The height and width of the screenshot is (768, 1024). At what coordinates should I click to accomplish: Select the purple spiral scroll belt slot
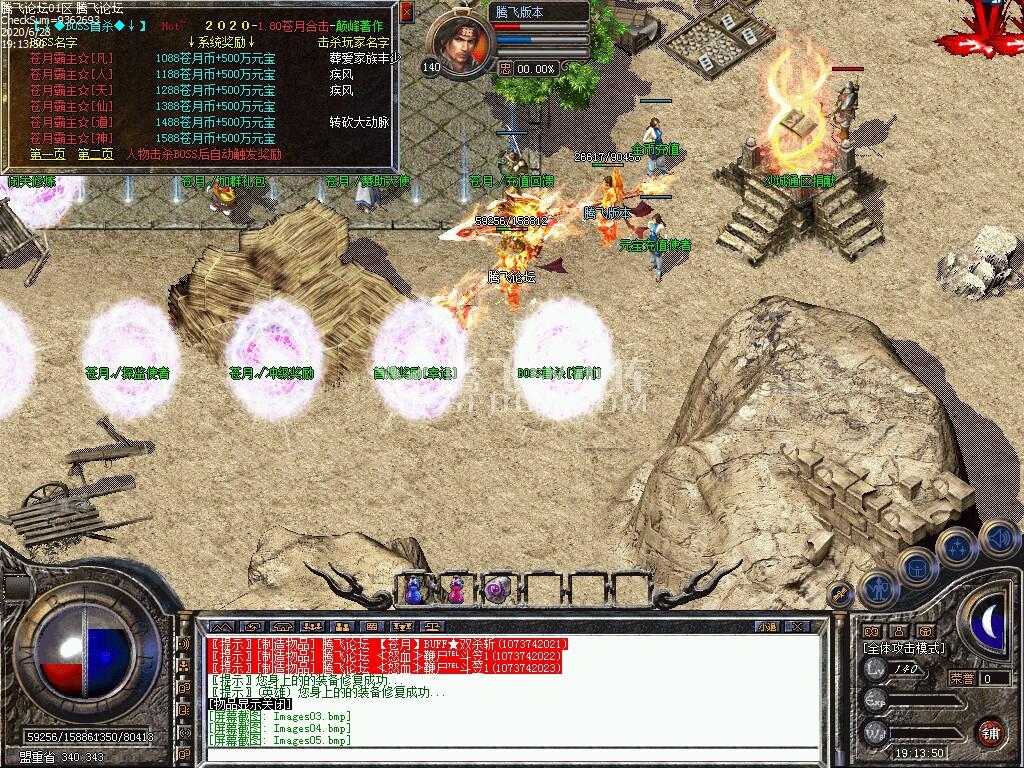497,589
